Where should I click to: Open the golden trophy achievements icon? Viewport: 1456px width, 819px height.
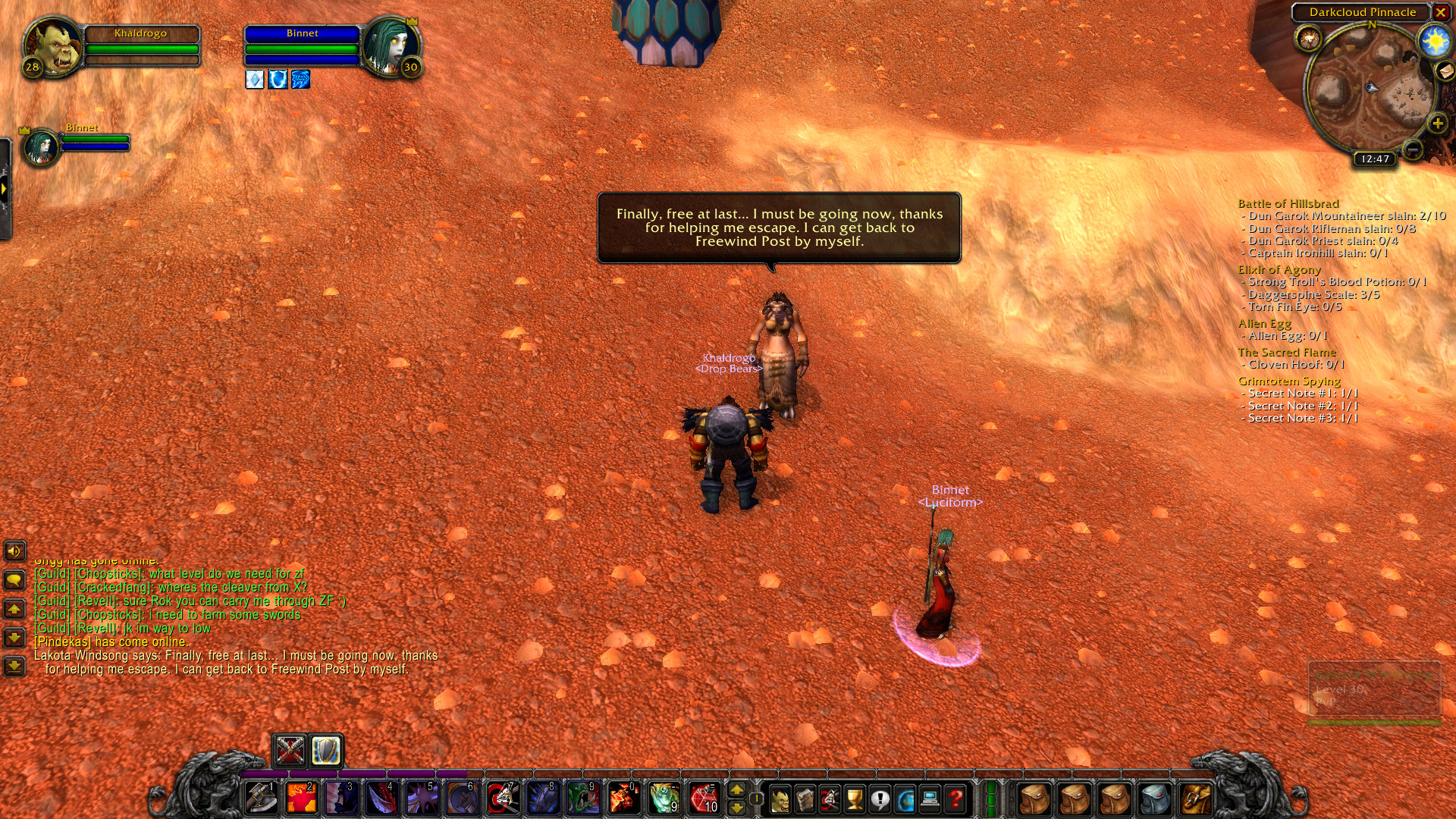coord(854,799)
